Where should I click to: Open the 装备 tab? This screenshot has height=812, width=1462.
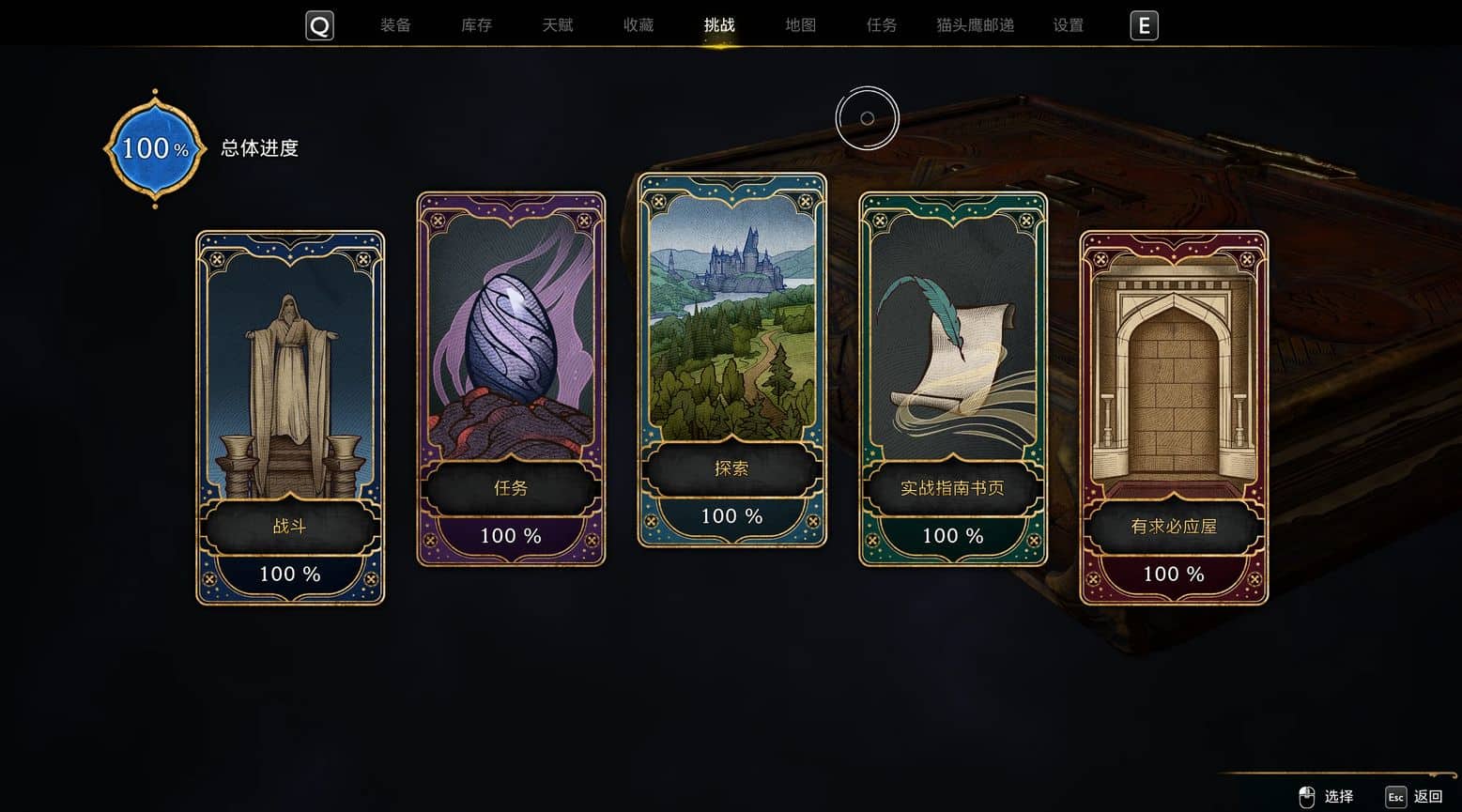[395, 25]
